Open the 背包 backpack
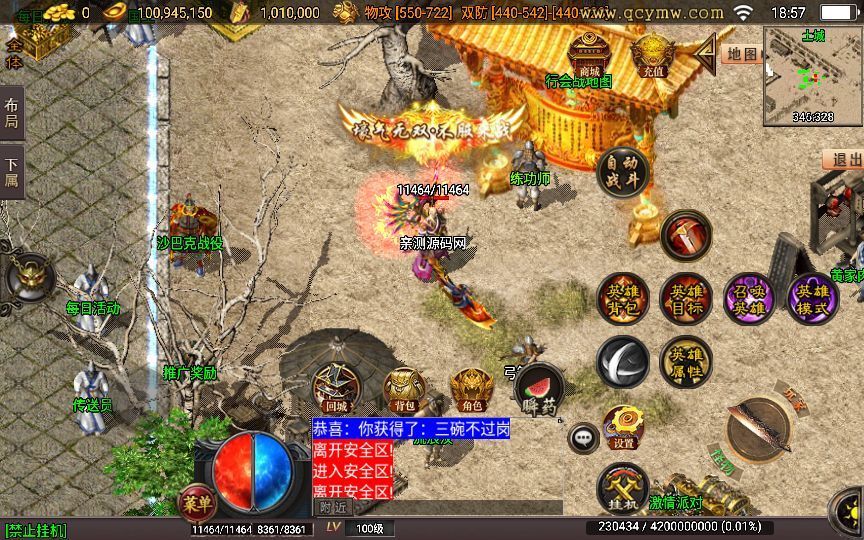This screenshot has width=864, height=540. [x=404, y=390]
